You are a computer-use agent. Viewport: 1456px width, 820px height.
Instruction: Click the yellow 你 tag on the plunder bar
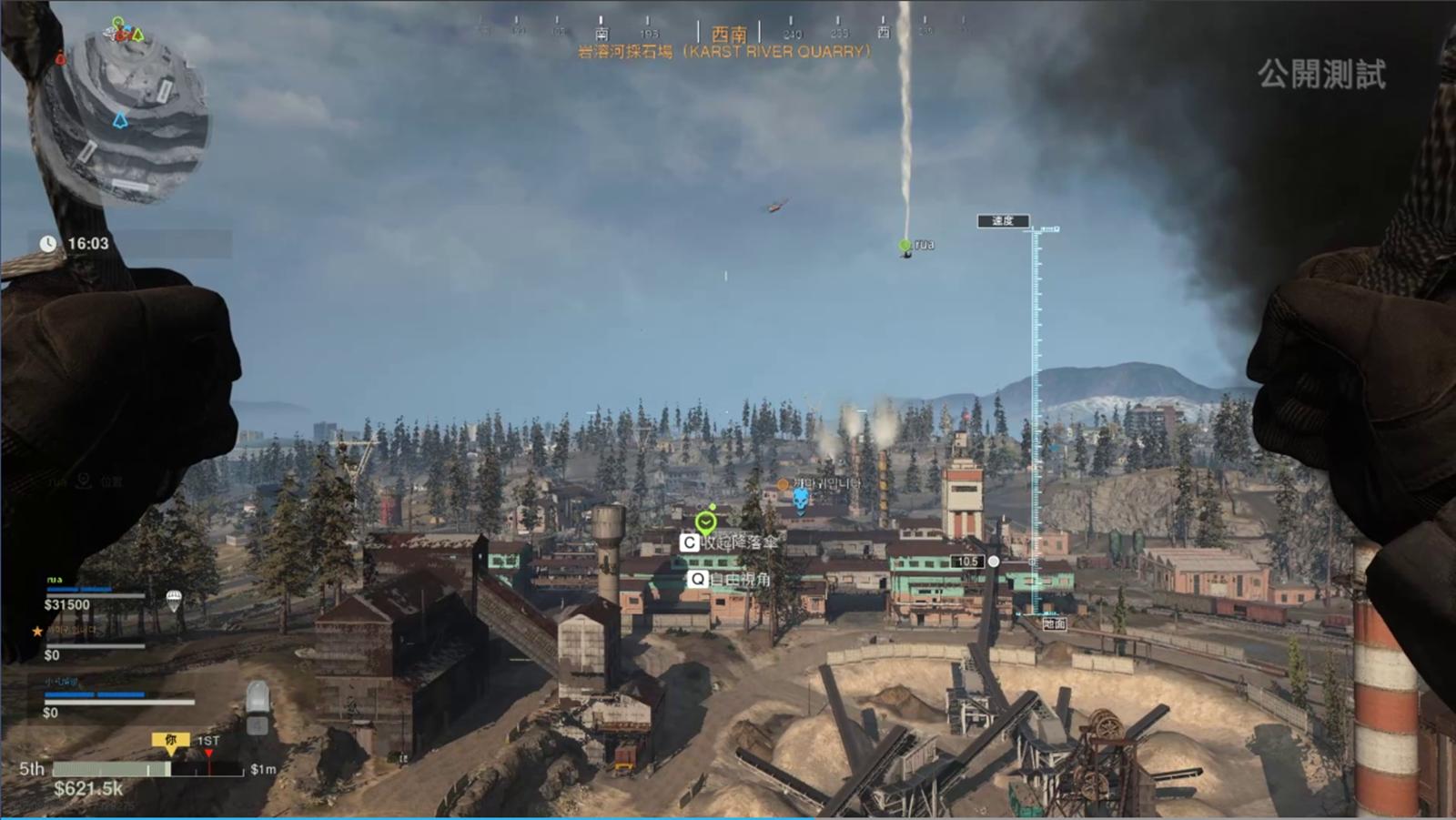(170, 741)
